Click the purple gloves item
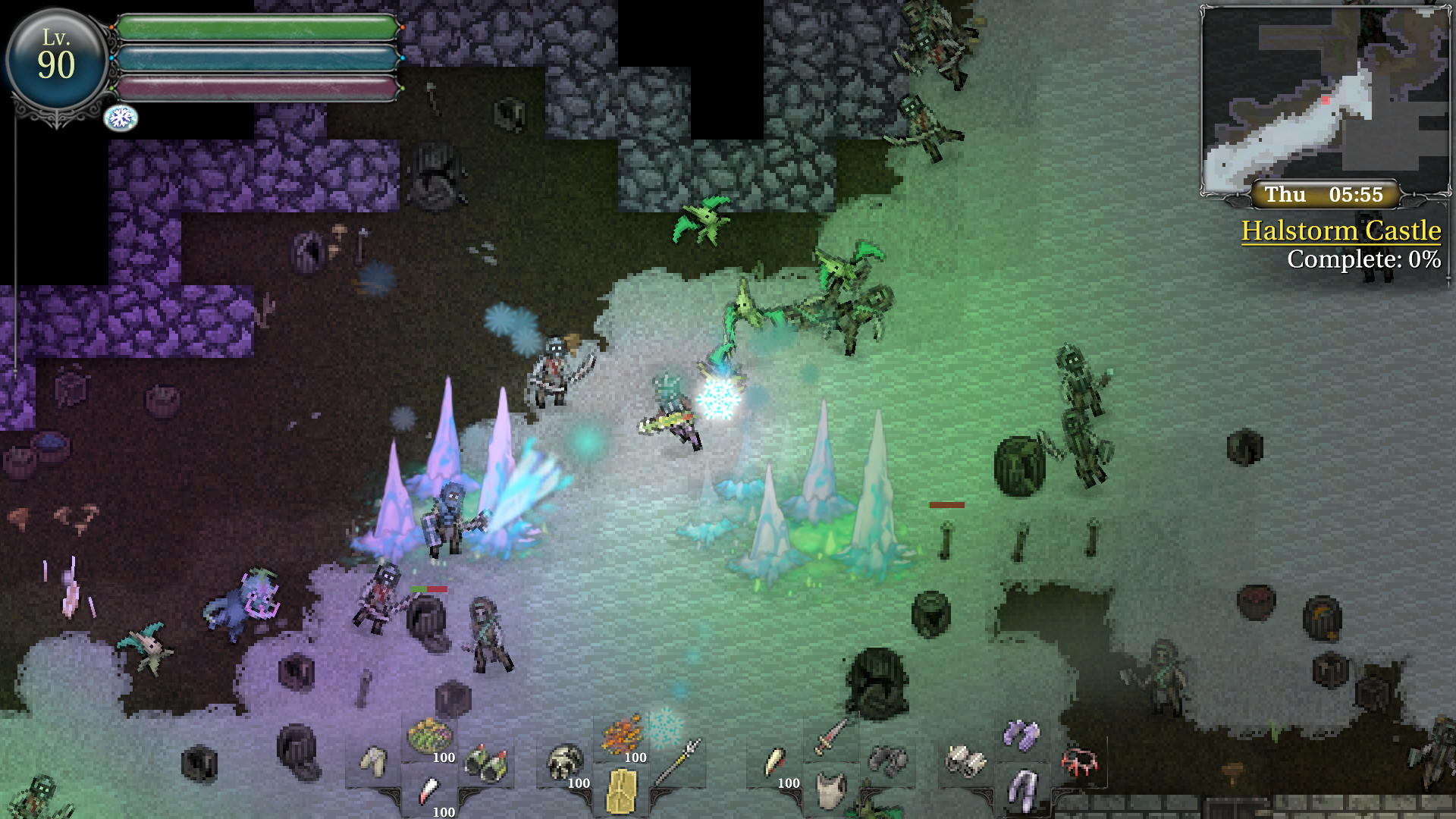1456x819 pixels. pos(1020,736)
